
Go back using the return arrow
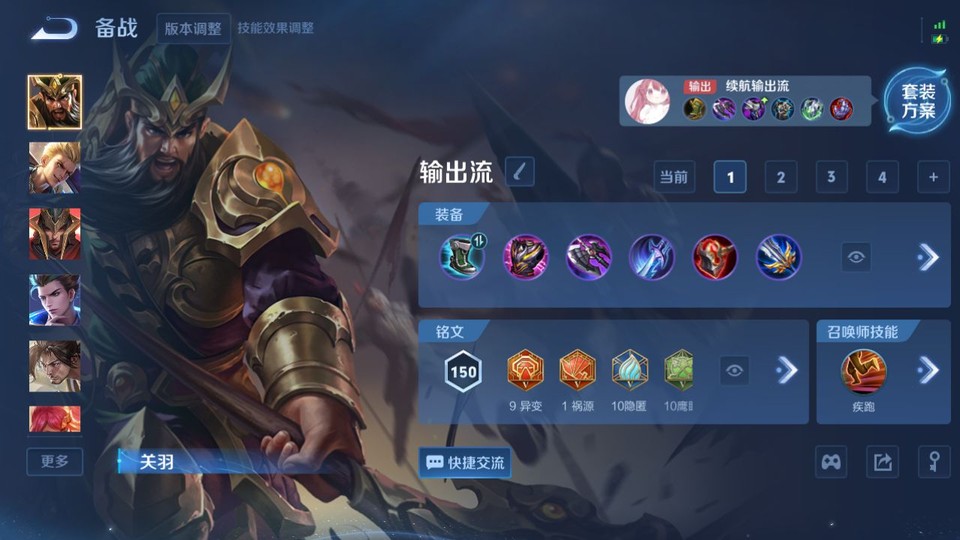tap(53, 28)
